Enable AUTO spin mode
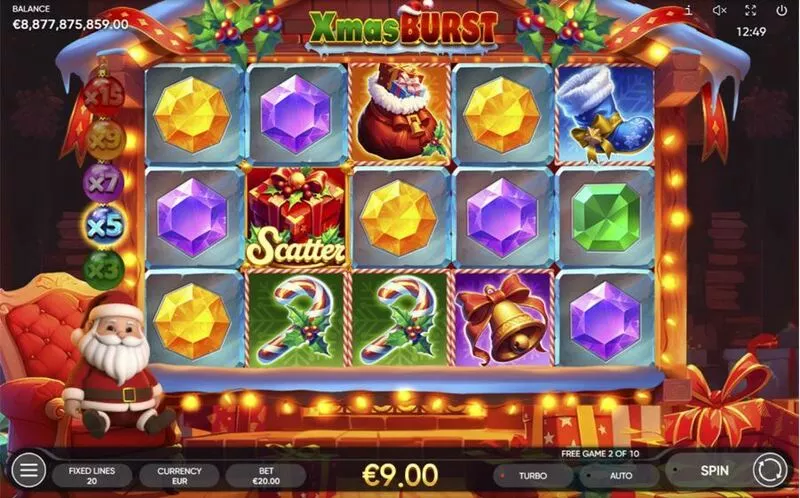 click(x=621, y=475)
